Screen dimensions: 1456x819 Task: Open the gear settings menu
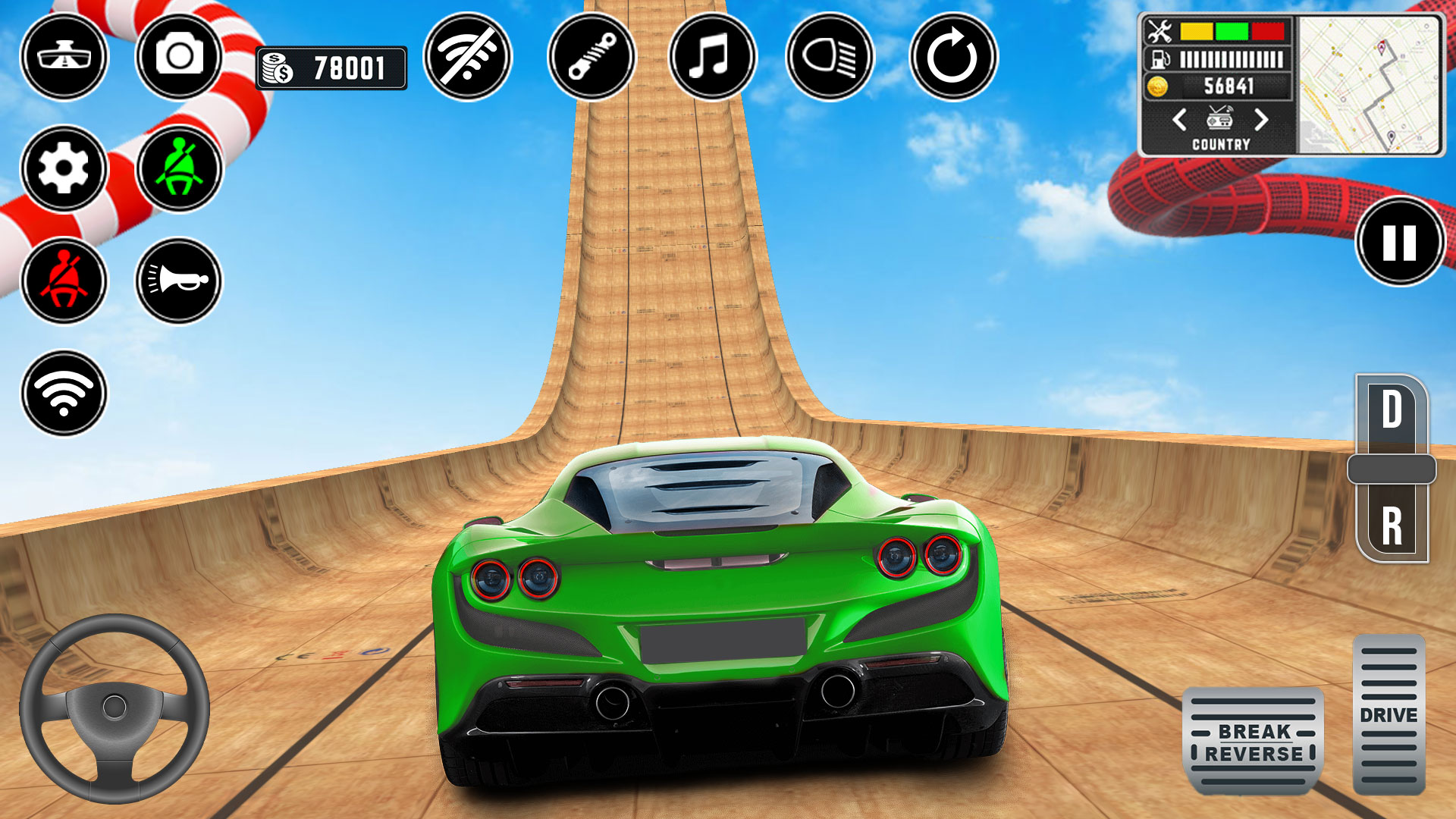click(64, 168)
